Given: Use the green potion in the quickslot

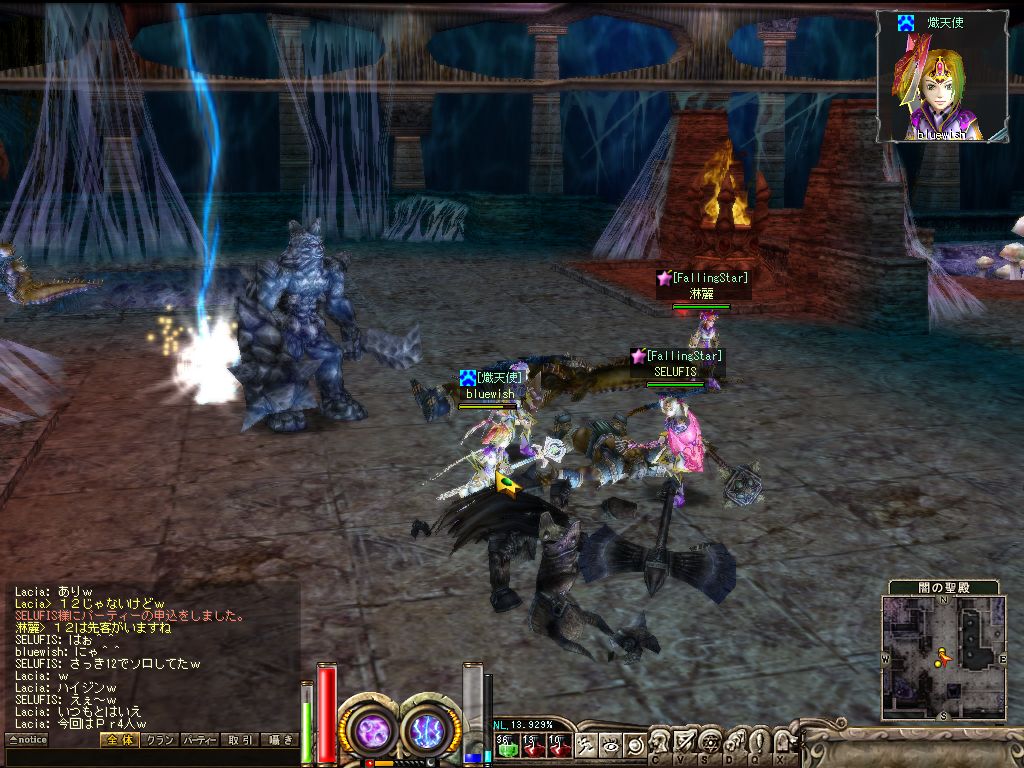Looking at the screenshot, I should click(506, 745).
